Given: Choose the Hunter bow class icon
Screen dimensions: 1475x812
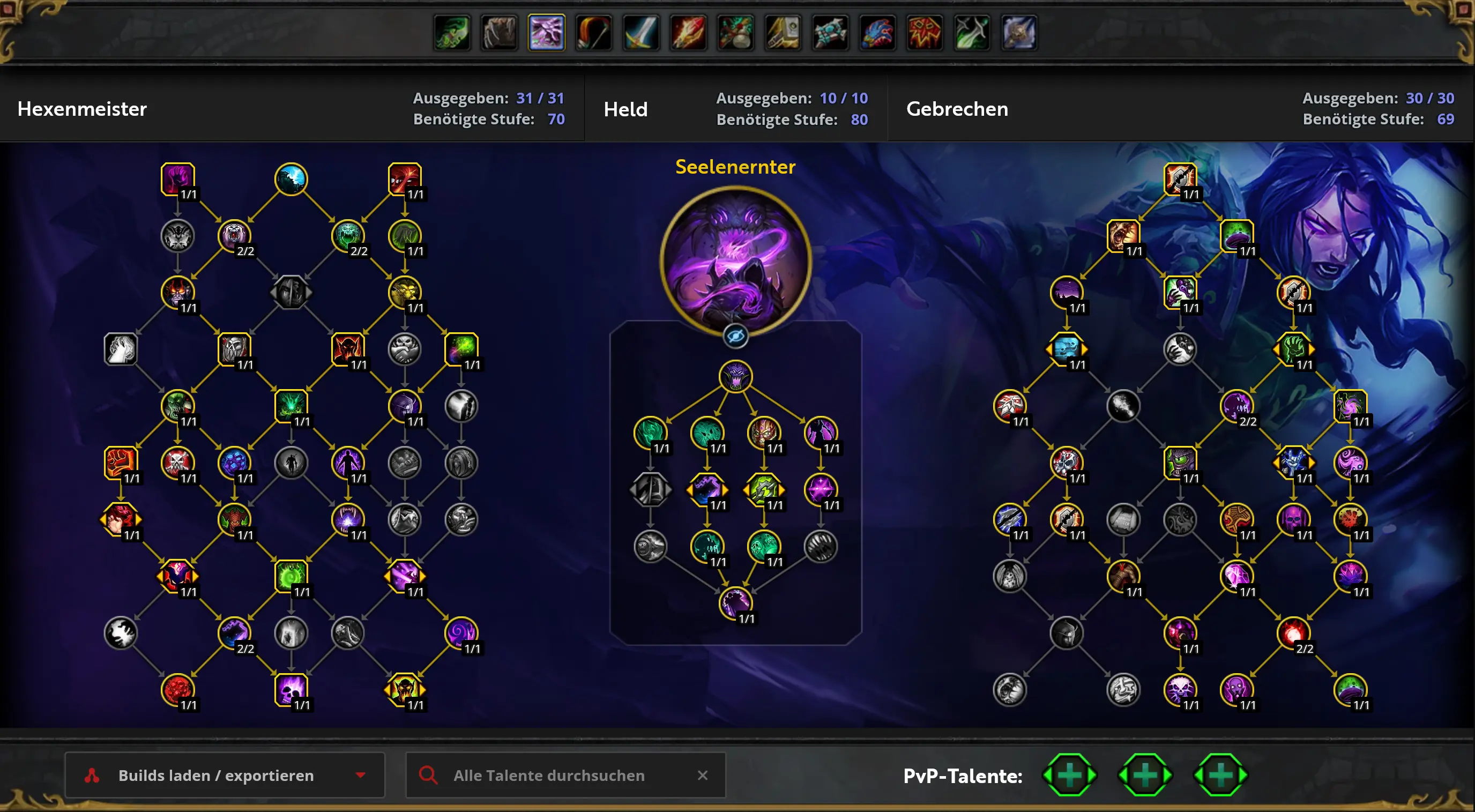Looking at the screenshot, I should coord(594,33).
